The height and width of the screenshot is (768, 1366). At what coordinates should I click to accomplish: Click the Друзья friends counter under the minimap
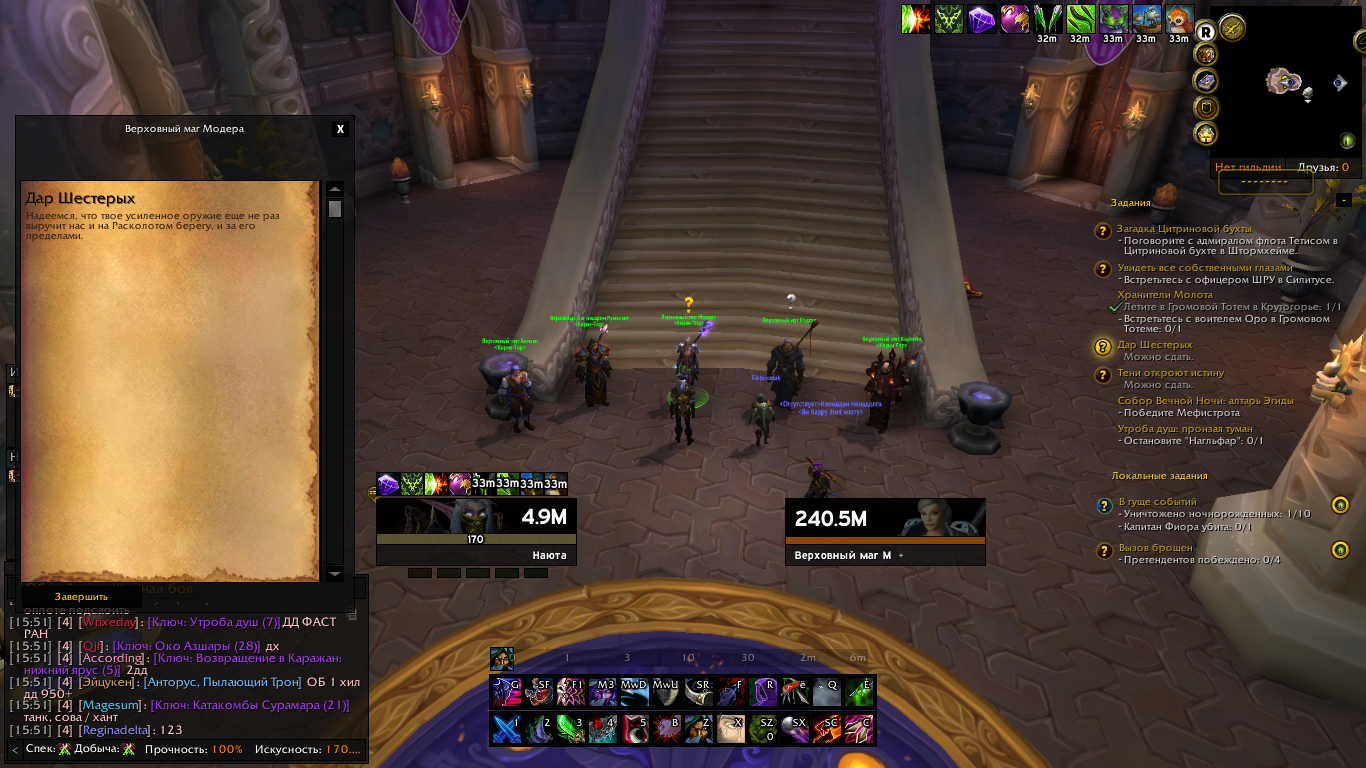click(1322, 168)
